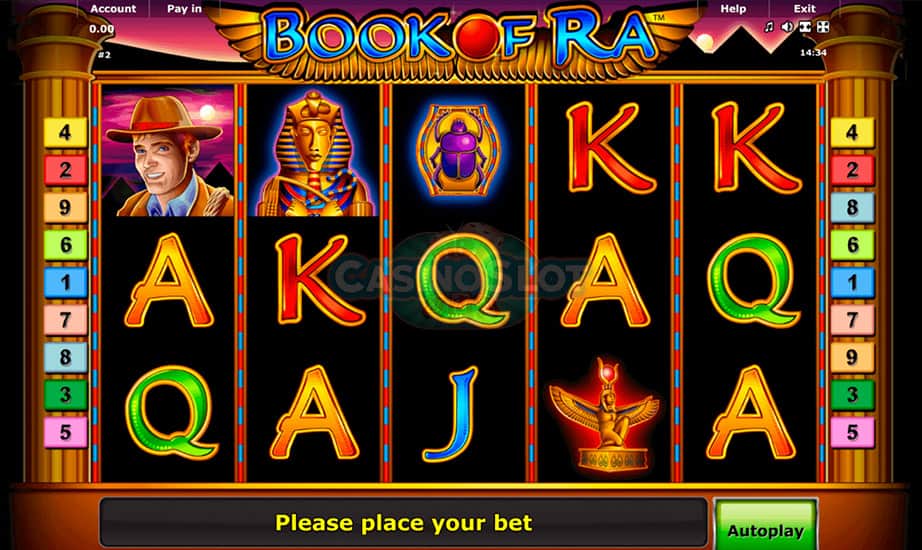Toggle the speaker sound icon
The image size is (922, 550).
[x=787, y=27]
